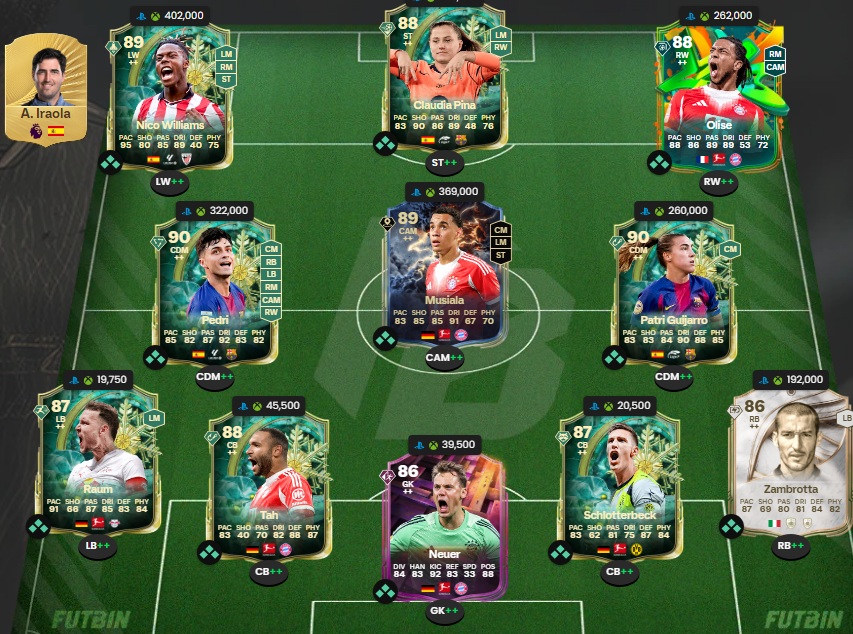
Task: Click Nico Williams' 402,000 price tag
Action: click(168, 16)
